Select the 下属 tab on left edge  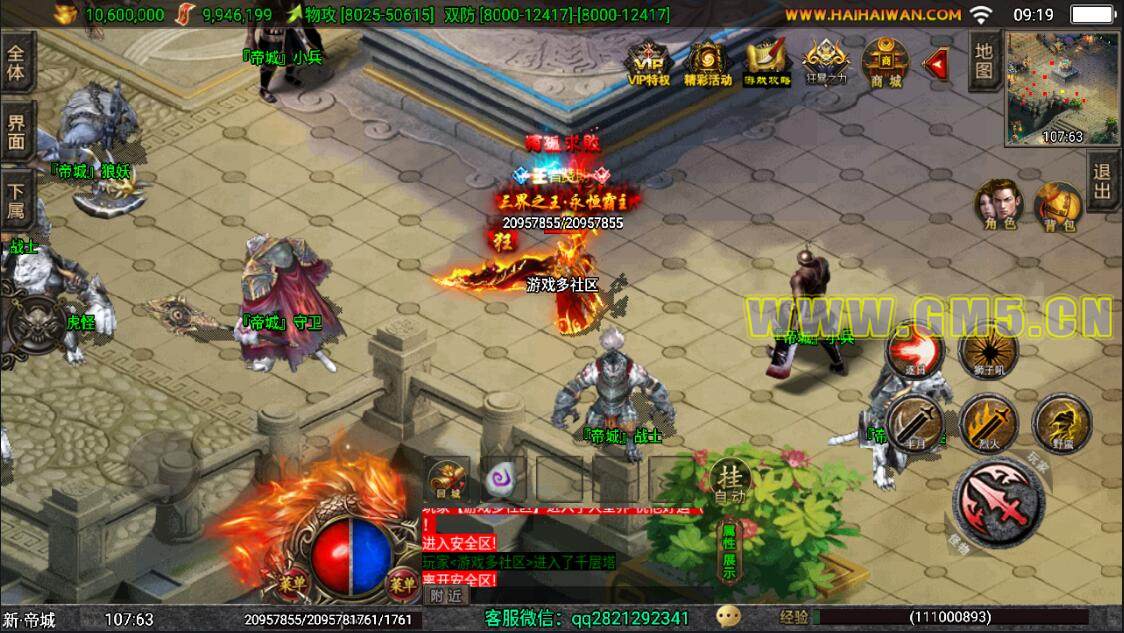click(x=17, y=200)
